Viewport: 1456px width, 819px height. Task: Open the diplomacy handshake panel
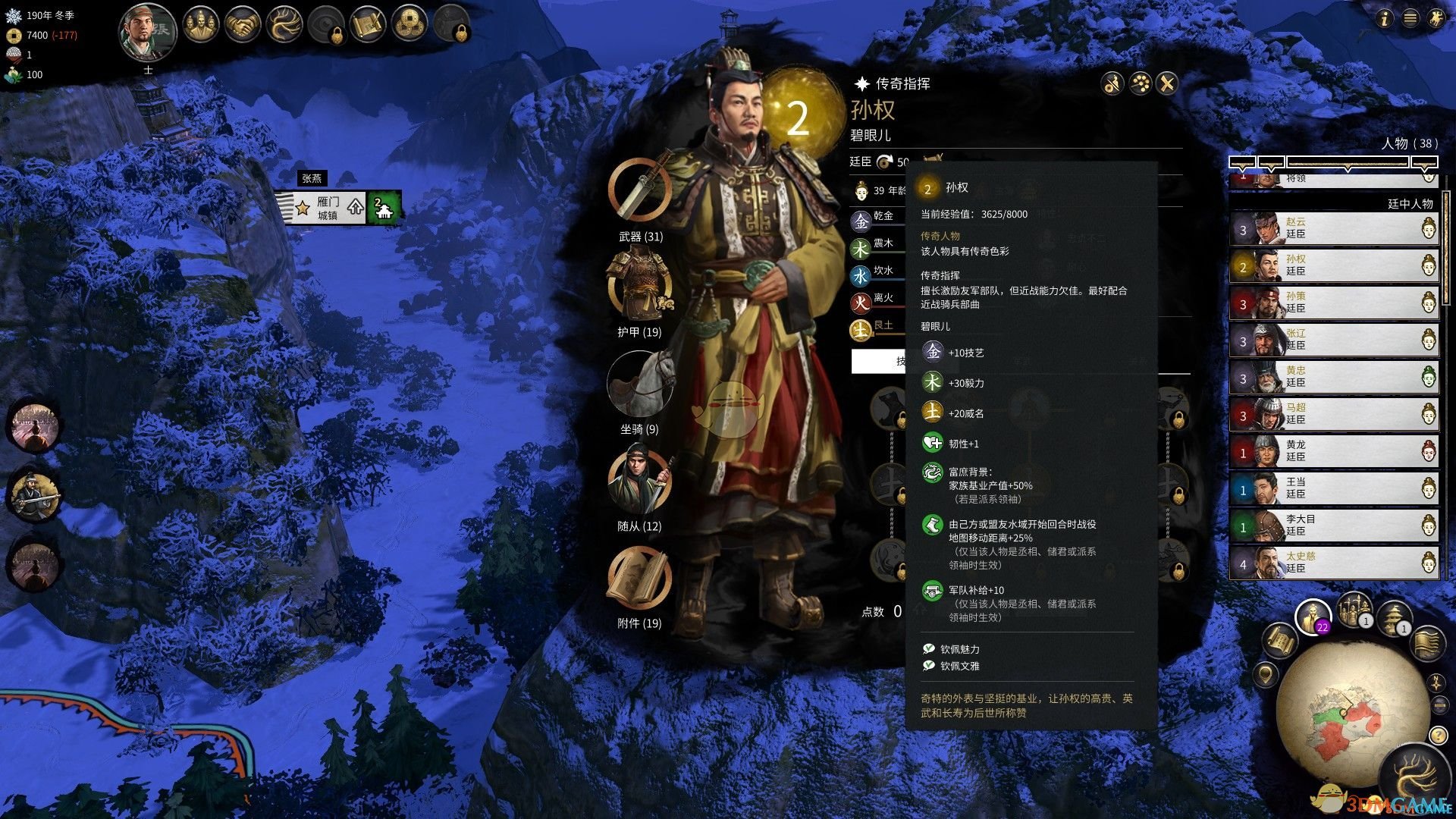[243, 24]
